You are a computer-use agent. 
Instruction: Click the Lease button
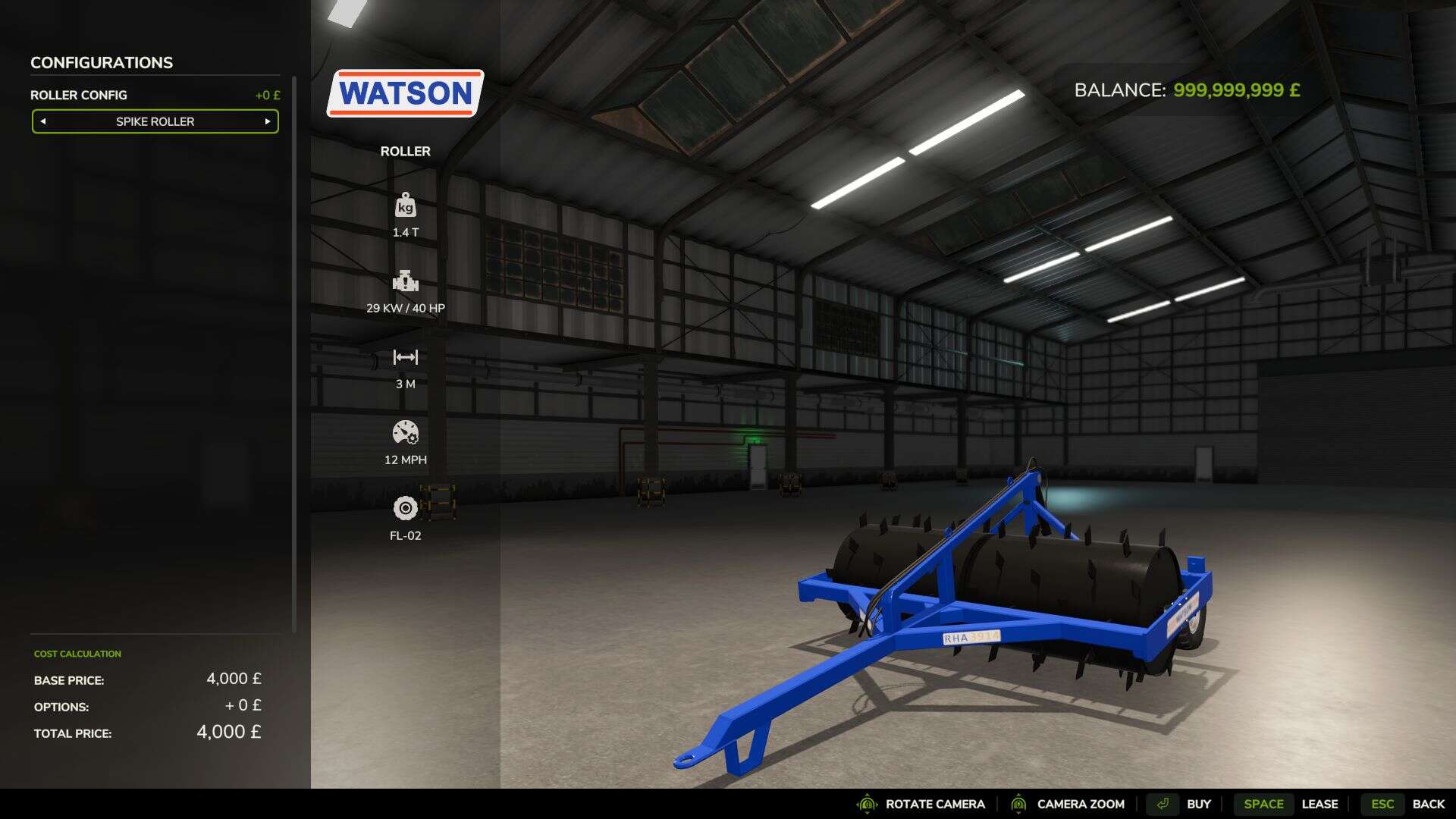tap(1321, 804)
